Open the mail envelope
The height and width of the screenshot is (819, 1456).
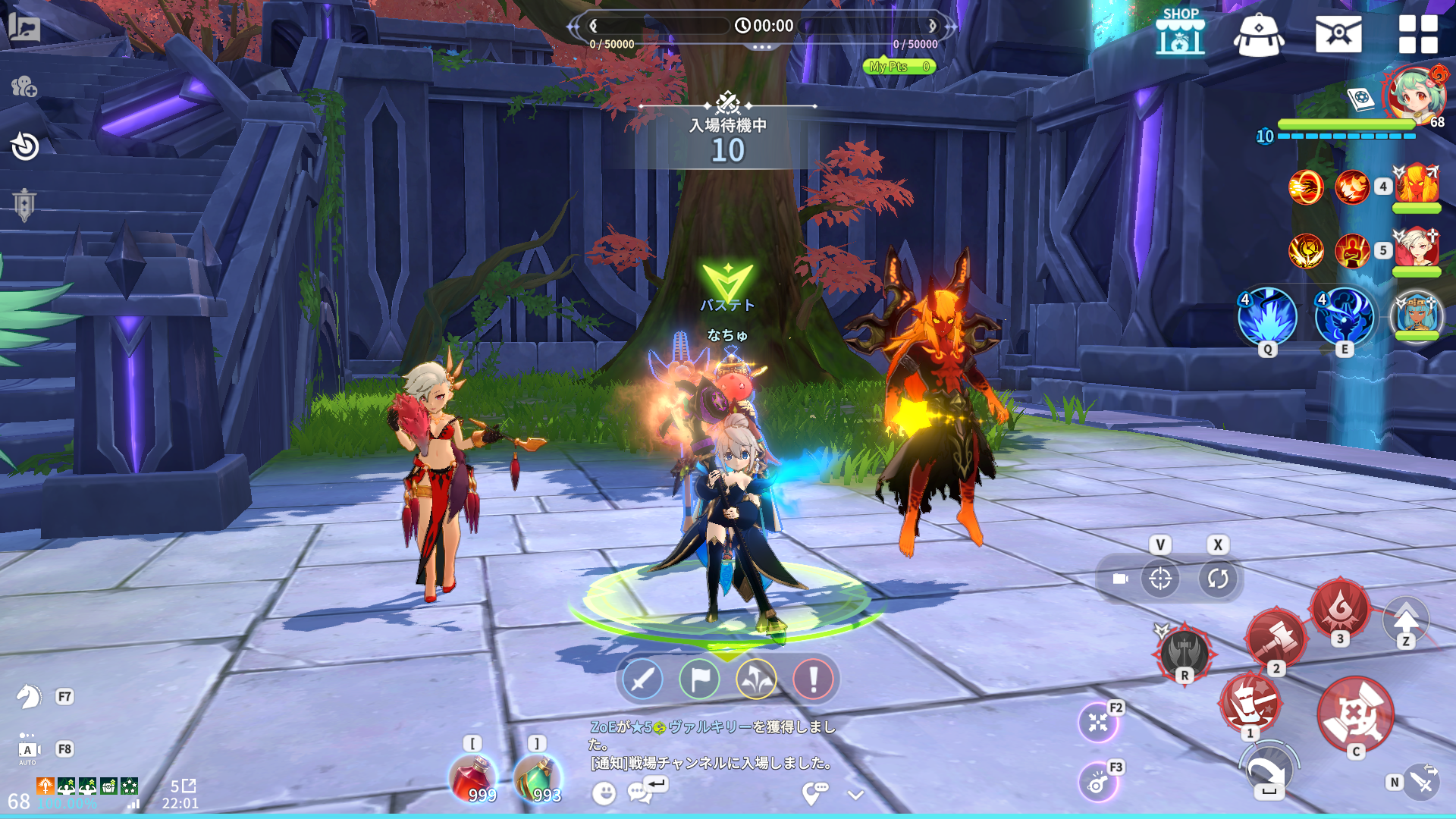click(1338, 34)
